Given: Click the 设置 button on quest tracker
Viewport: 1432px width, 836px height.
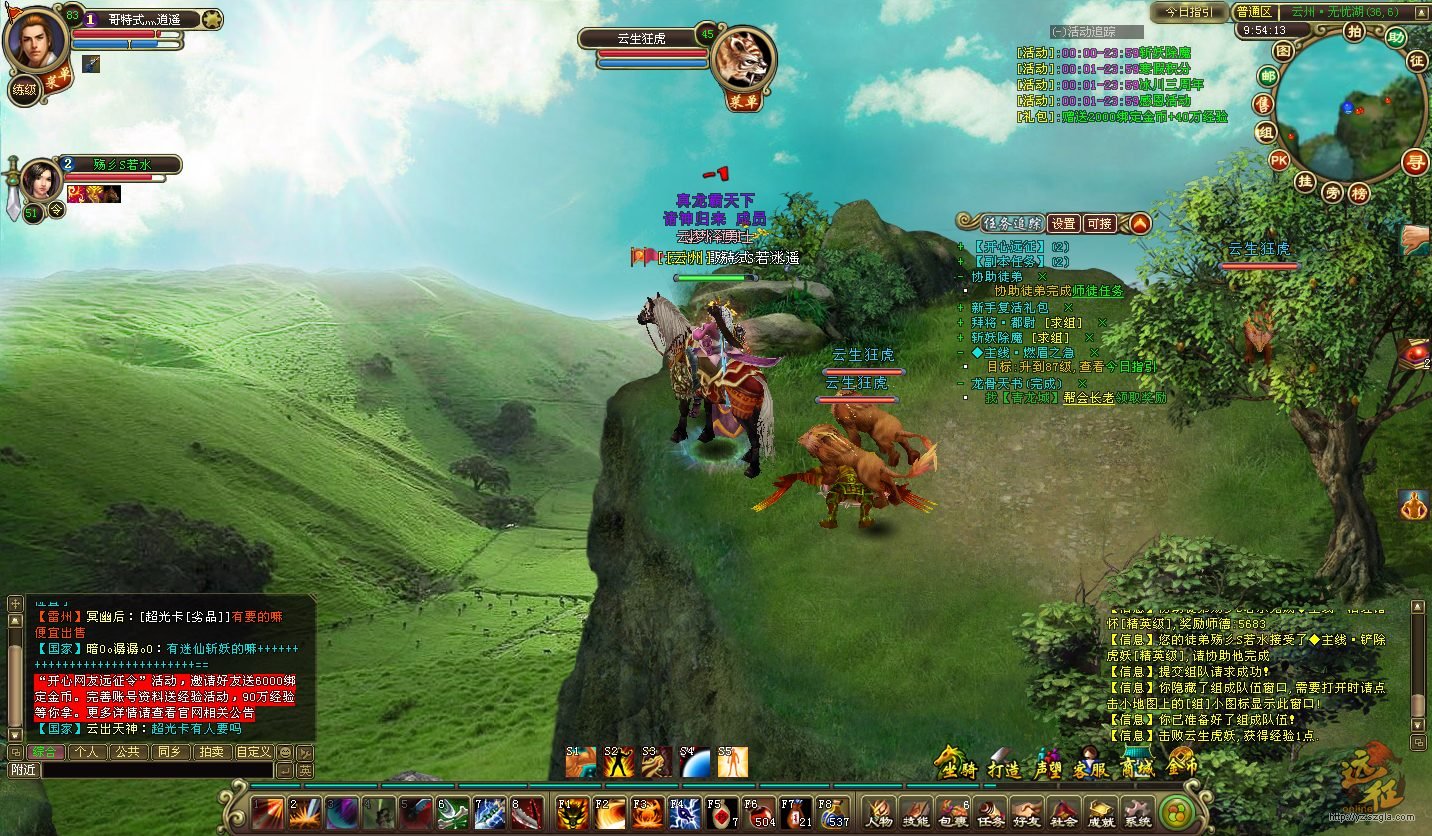Looking at the screenshot, I should pyautogui.click(x=1063, y=224).
